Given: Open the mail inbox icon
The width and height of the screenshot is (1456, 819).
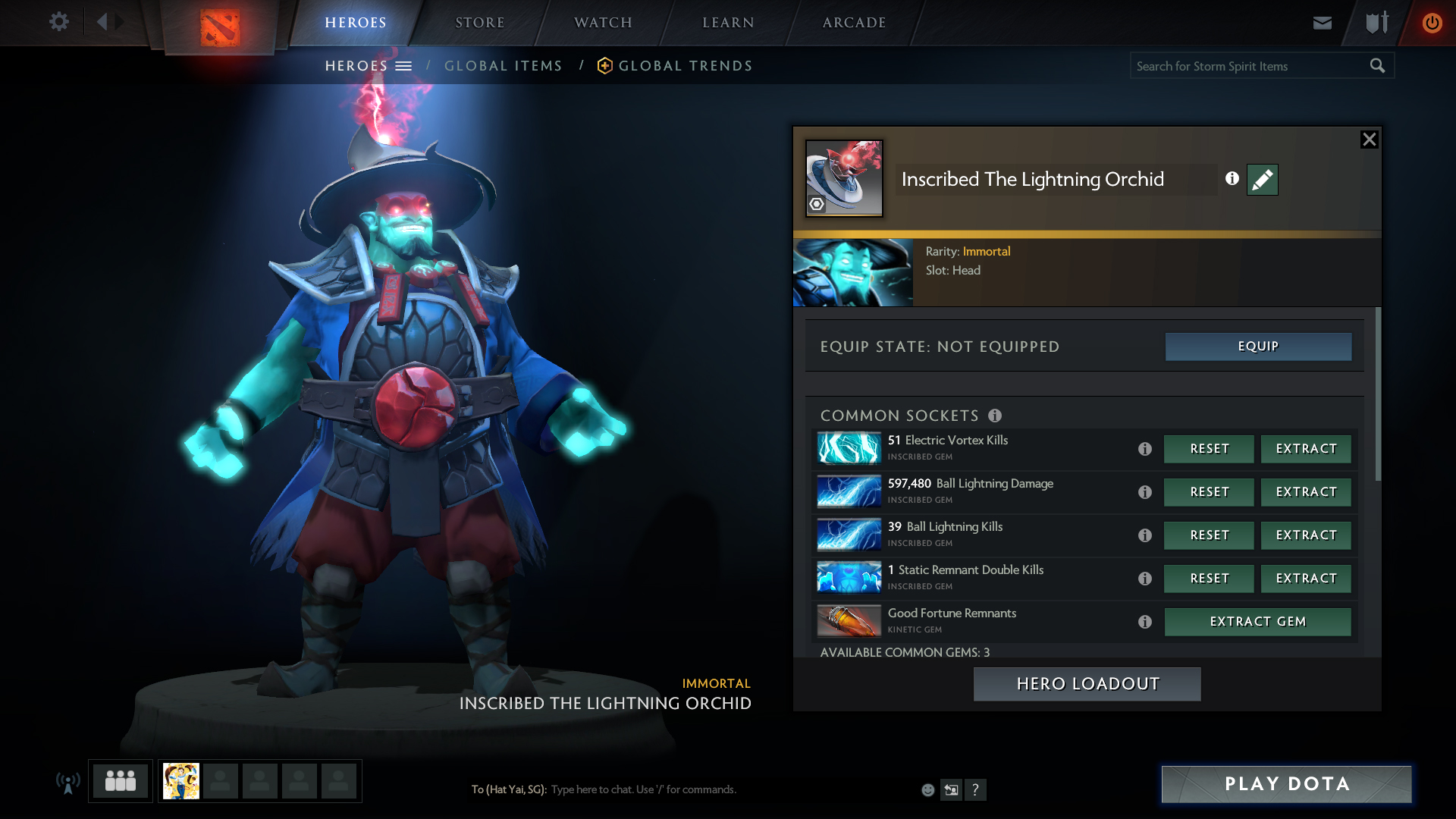Looking at the screenshot, I should coord(1322,23).
